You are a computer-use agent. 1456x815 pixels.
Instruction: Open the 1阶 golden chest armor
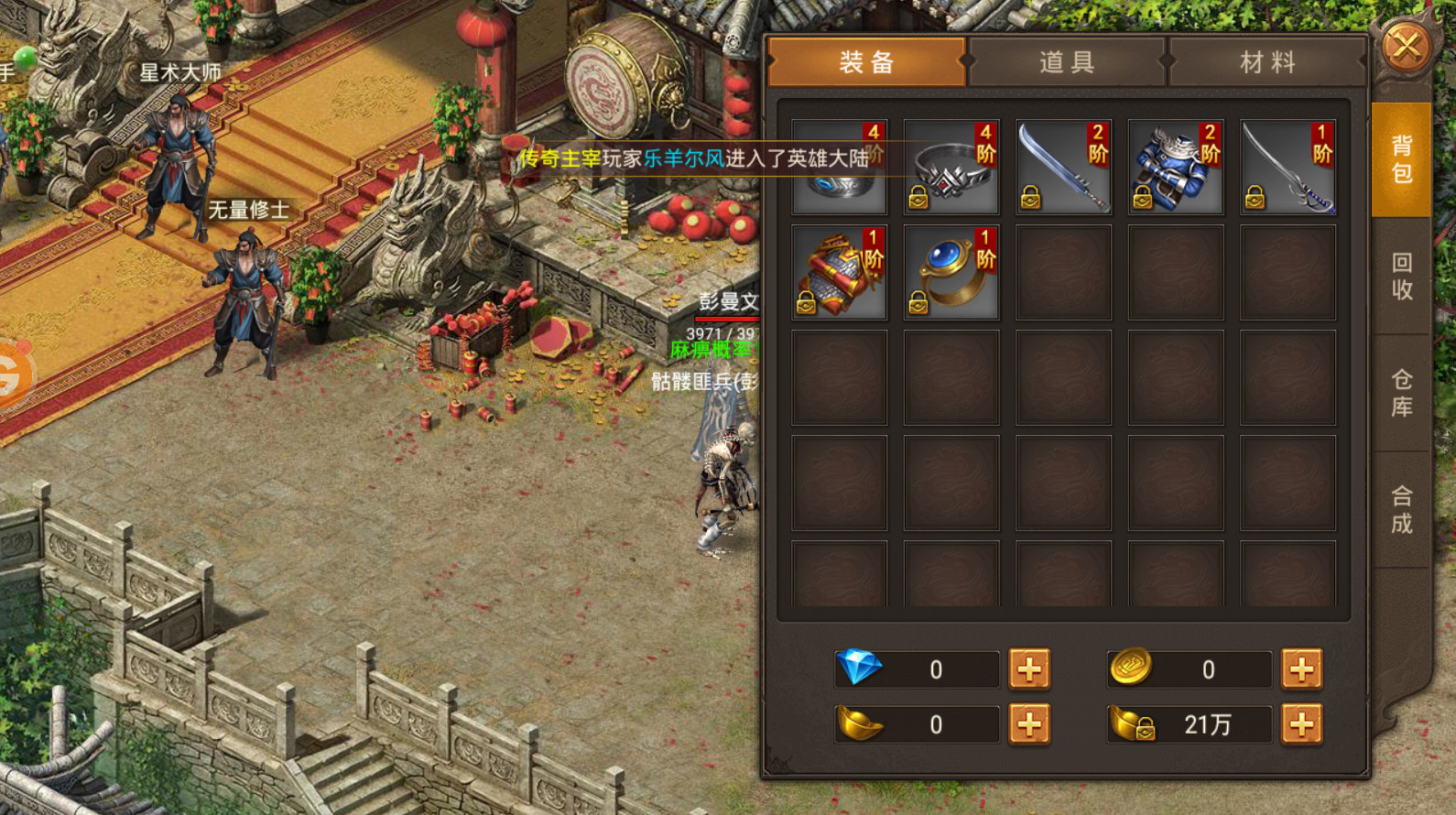(838, 271)
